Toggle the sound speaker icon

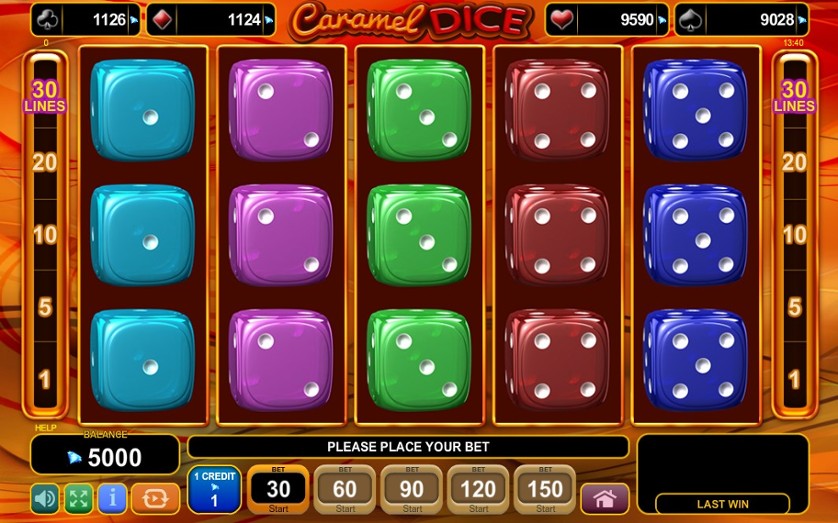click(x=45, y=498)
